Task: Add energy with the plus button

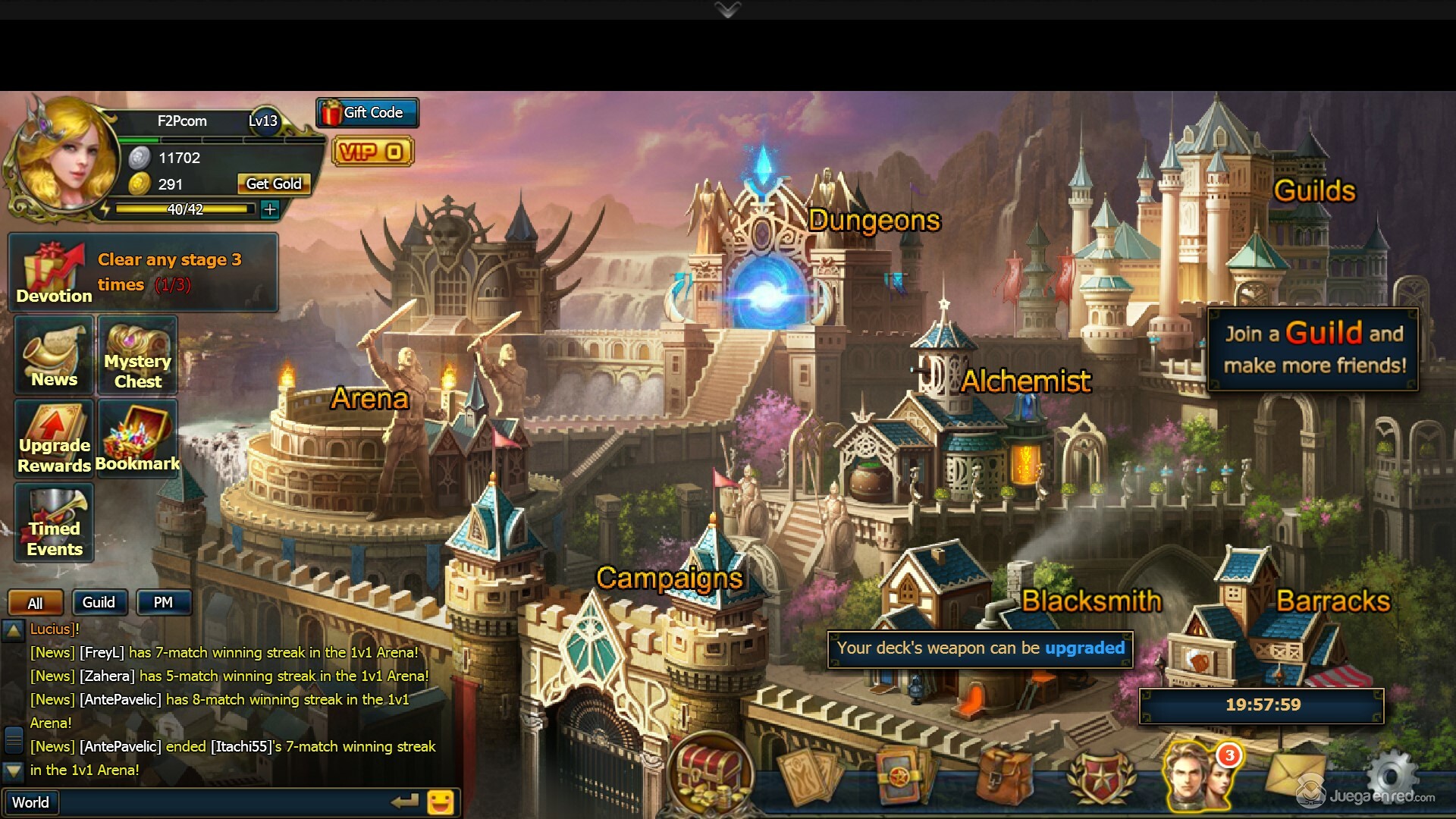Action: pos(270,209)
